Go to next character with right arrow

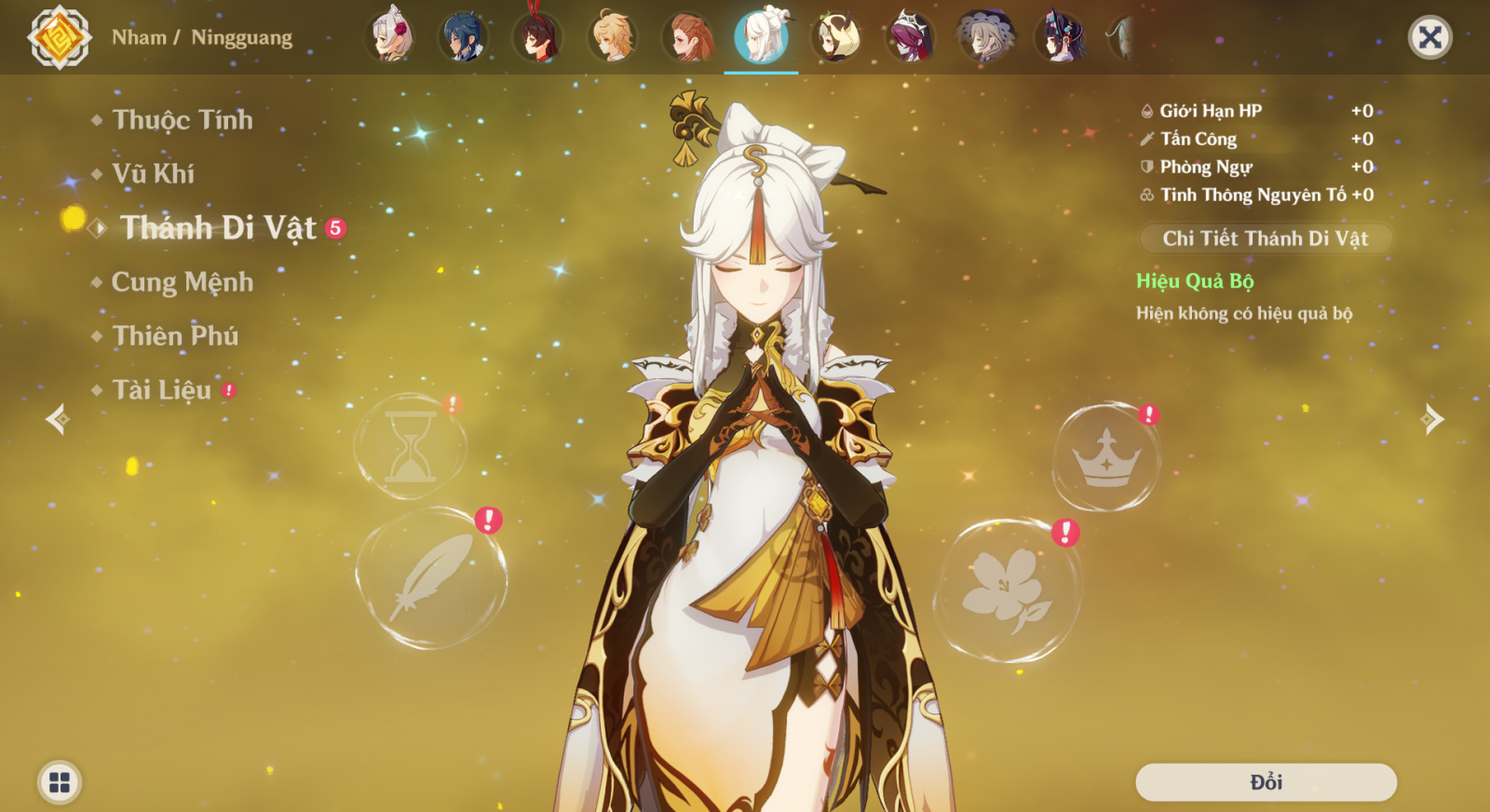[1432, 419]
